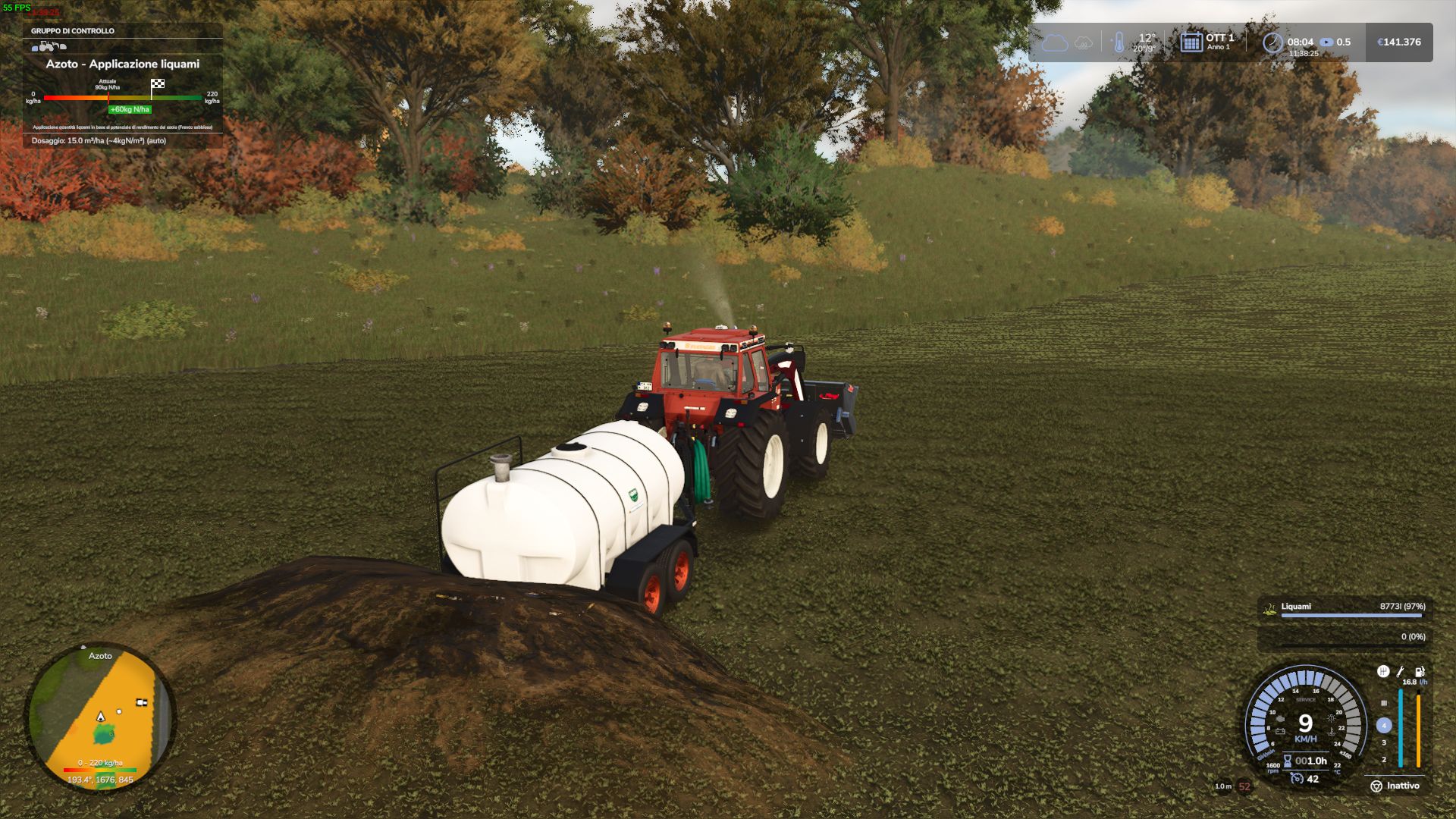Click the cruise control speed icon

pyautogui.click(x=1298, y=779)
